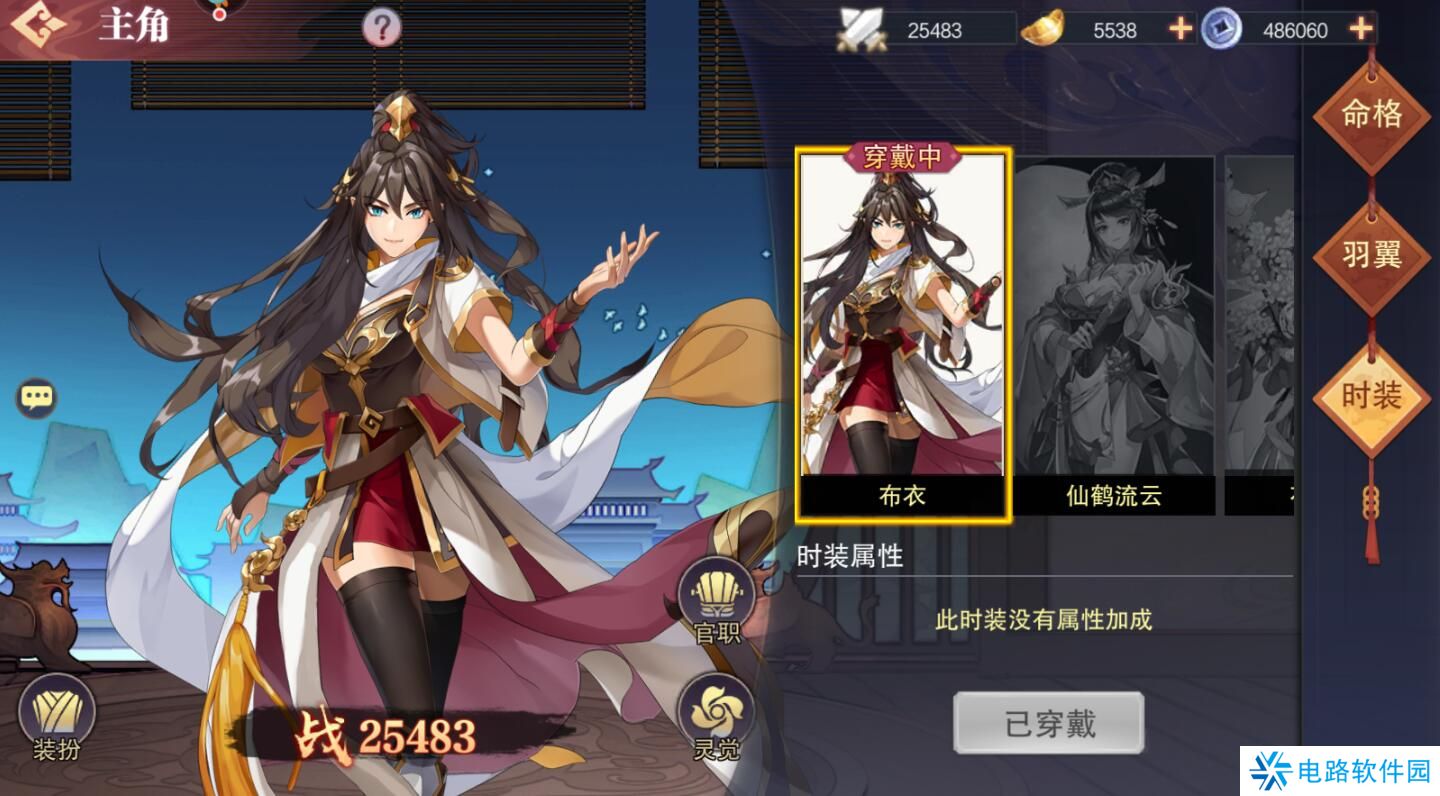Click the plus next to 486060 coins
1440x796 pixels.
click(1358, 30)
